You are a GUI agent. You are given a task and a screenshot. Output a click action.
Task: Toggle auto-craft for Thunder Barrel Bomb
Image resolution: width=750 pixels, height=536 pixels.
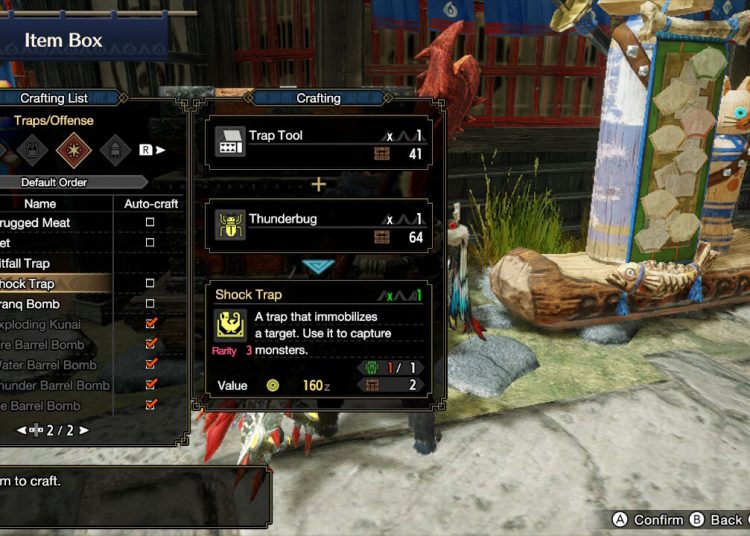[x=151, y=385]
